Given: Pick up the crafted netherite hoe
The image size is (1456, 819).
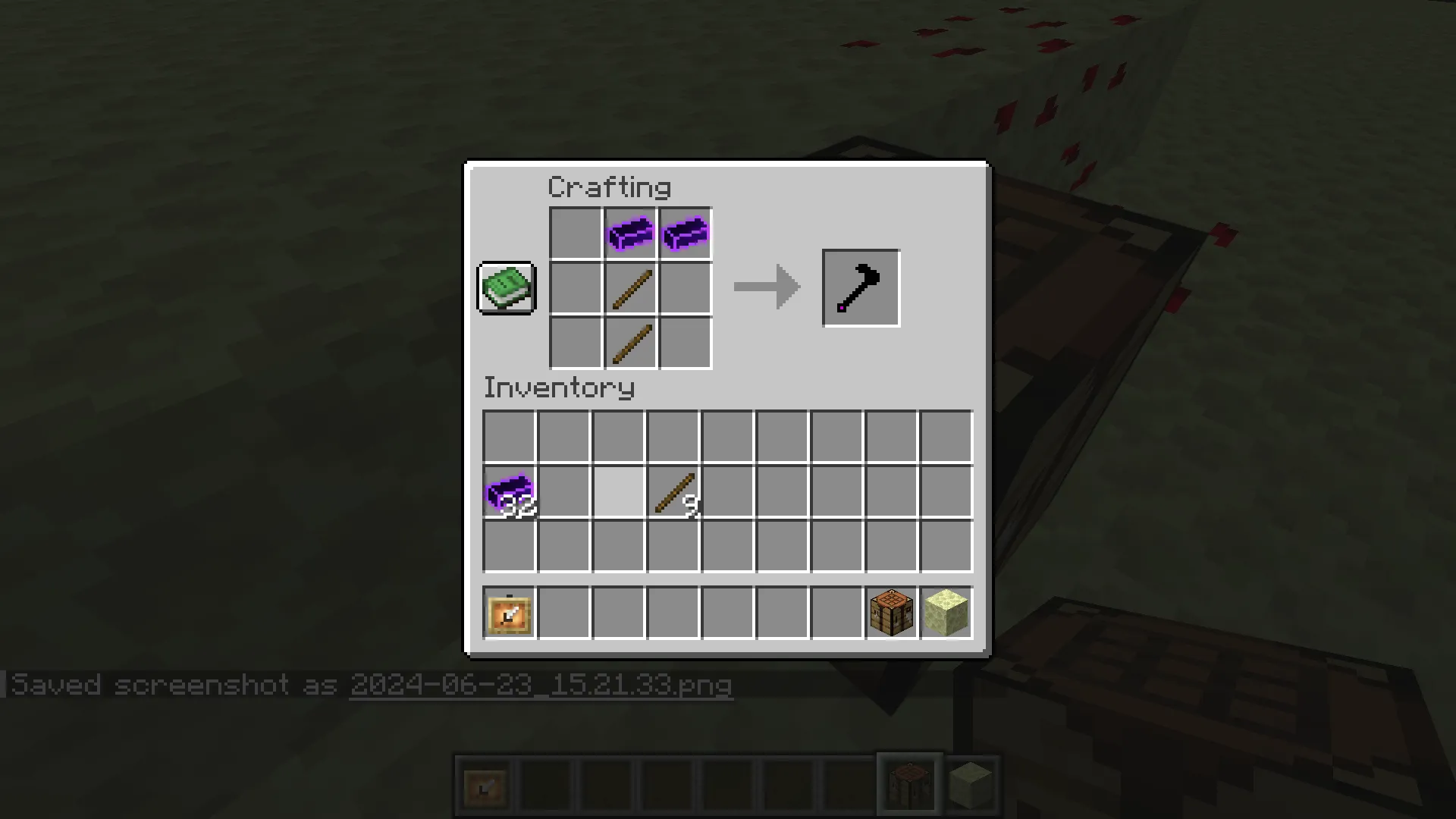Looking at the screenshot, I should (x=860, y=287).
